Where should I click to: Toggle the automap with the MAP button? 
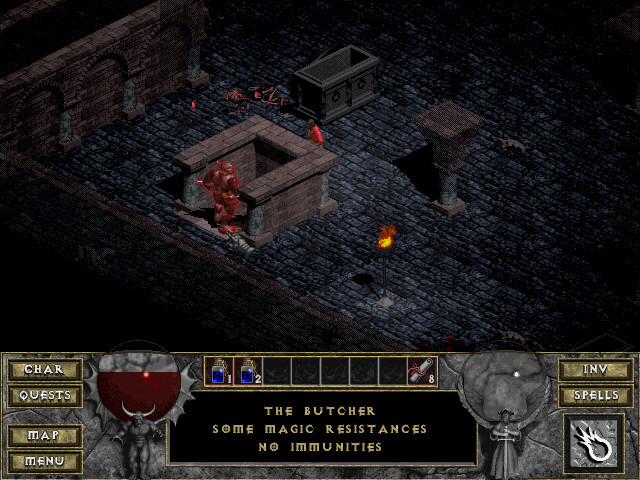point(44,436)
